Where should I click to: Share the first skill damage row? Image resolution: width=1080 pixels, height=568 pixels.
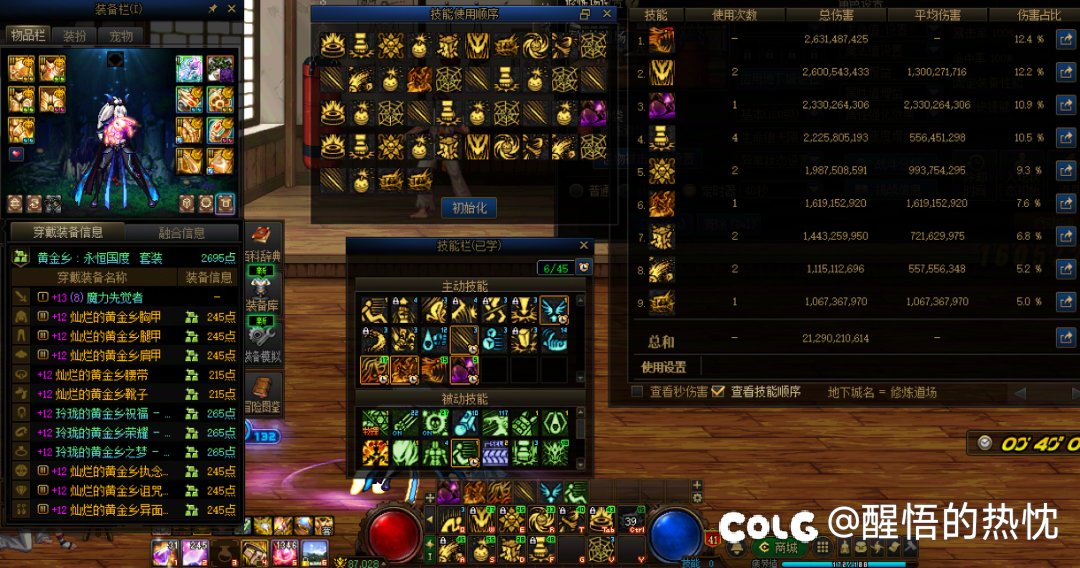1065,40
